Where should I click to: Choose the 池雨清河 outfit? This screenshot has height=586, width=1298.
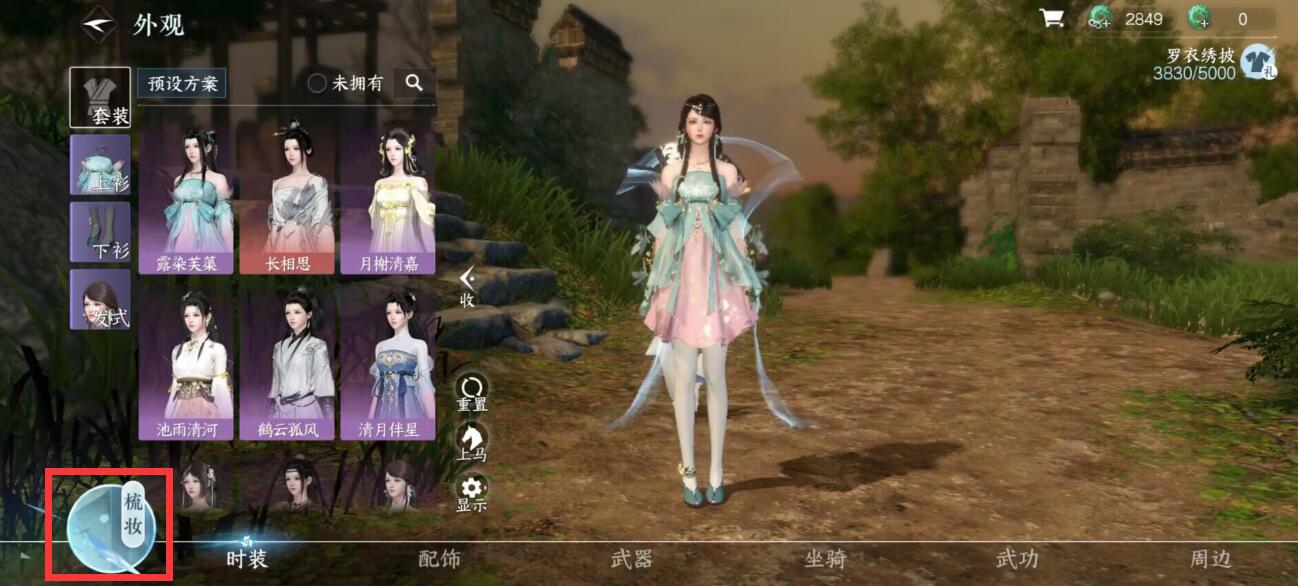(187, 365)
